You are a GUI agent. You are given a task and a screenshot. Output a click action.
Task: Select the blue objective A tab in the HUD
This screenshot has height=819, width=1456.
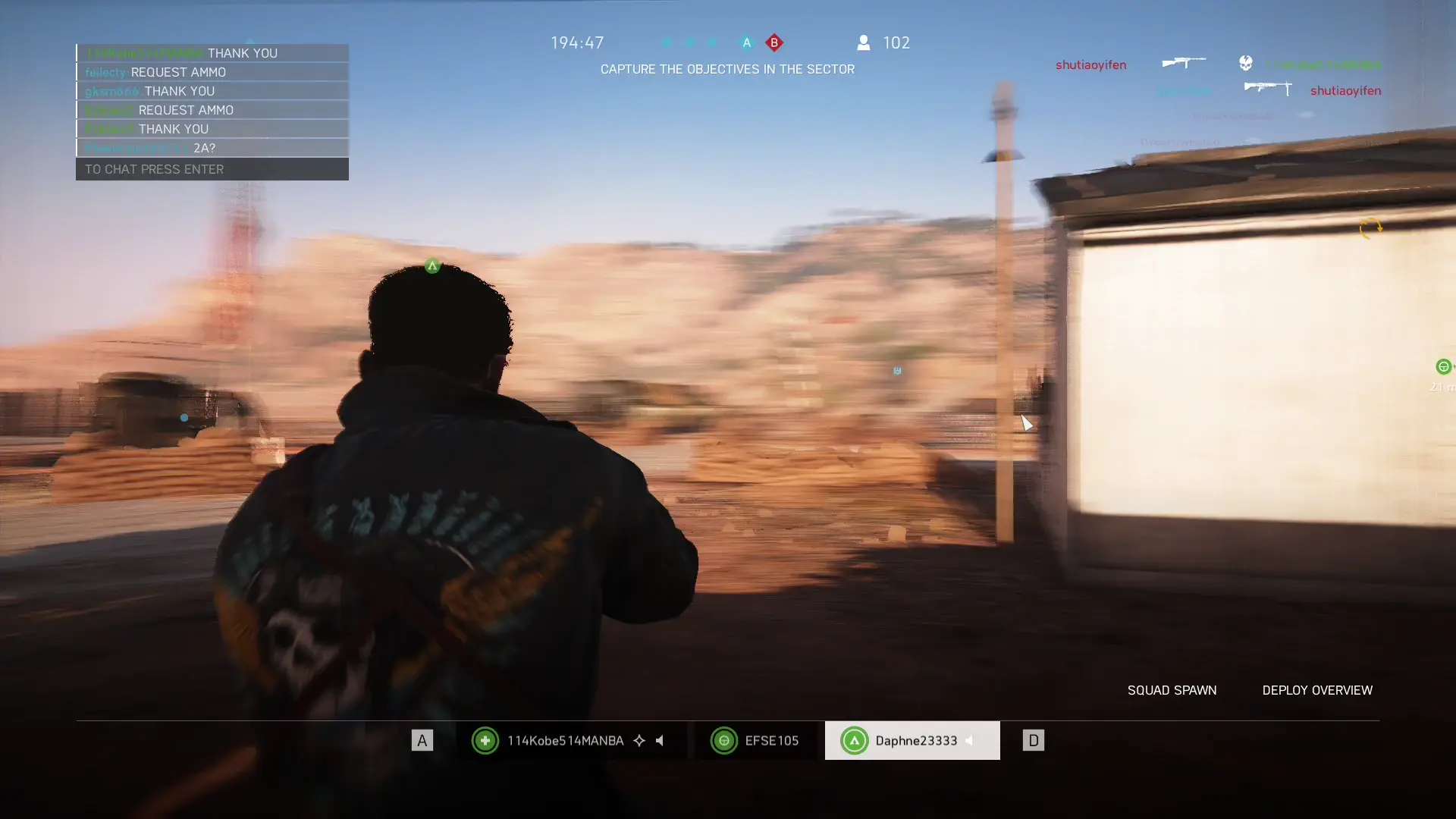[x=747, y=43]
